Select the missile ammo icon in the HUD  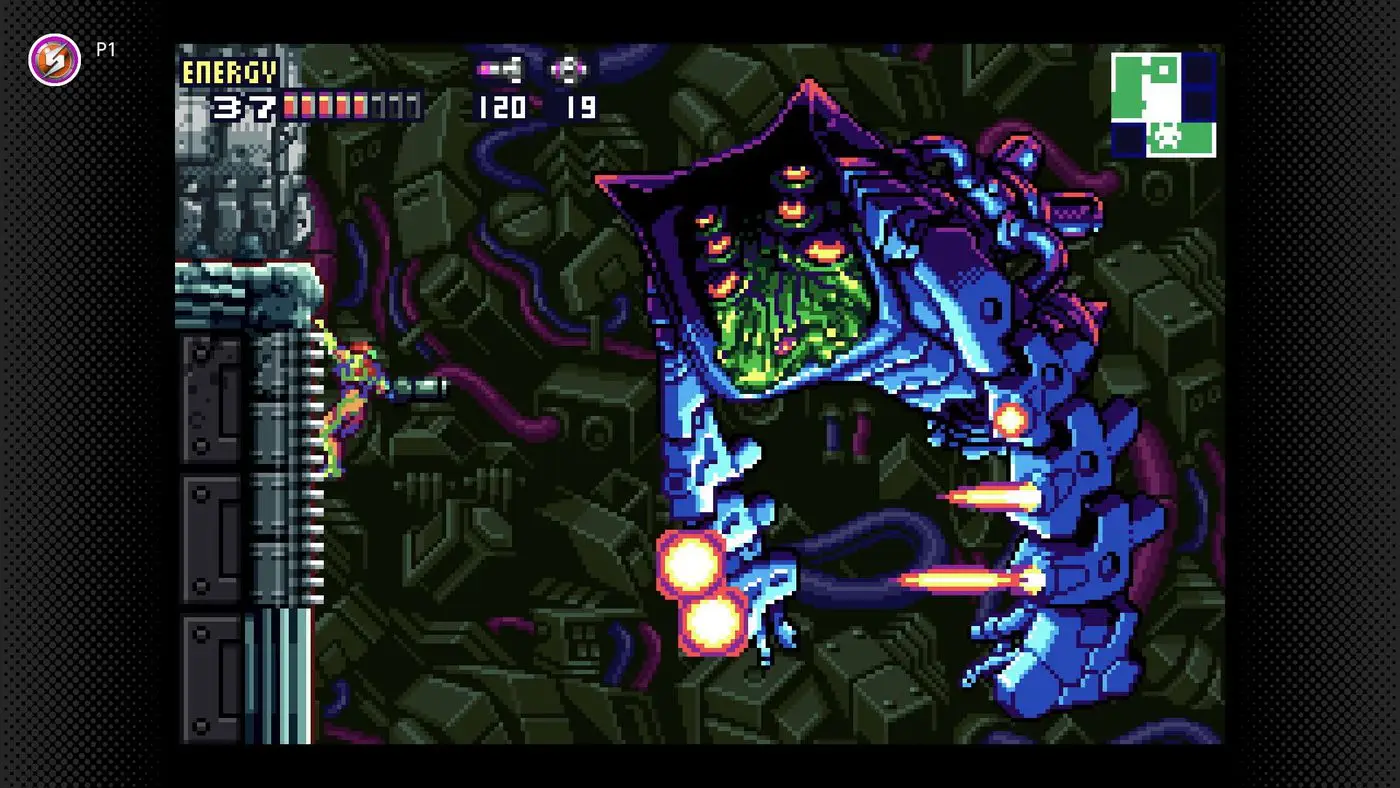[500, 70]
